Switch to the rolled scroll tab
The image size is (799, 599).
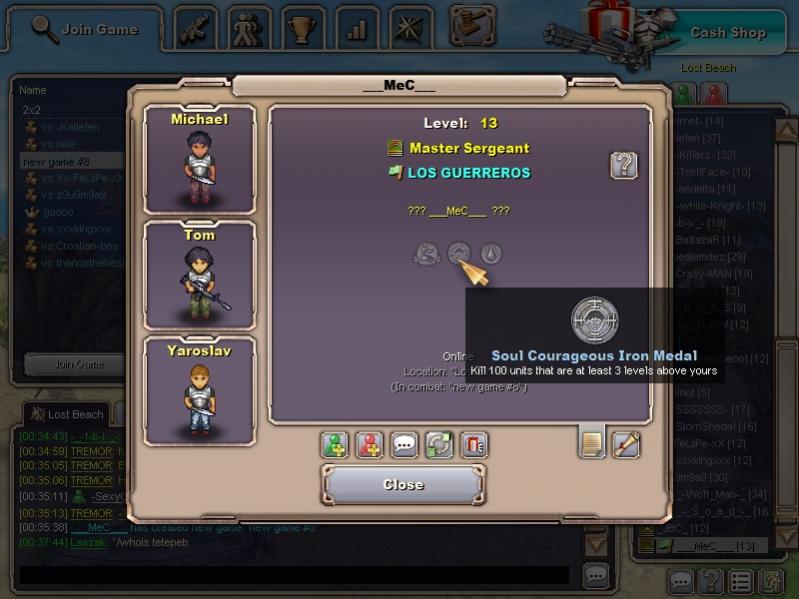tap(626, 443)
